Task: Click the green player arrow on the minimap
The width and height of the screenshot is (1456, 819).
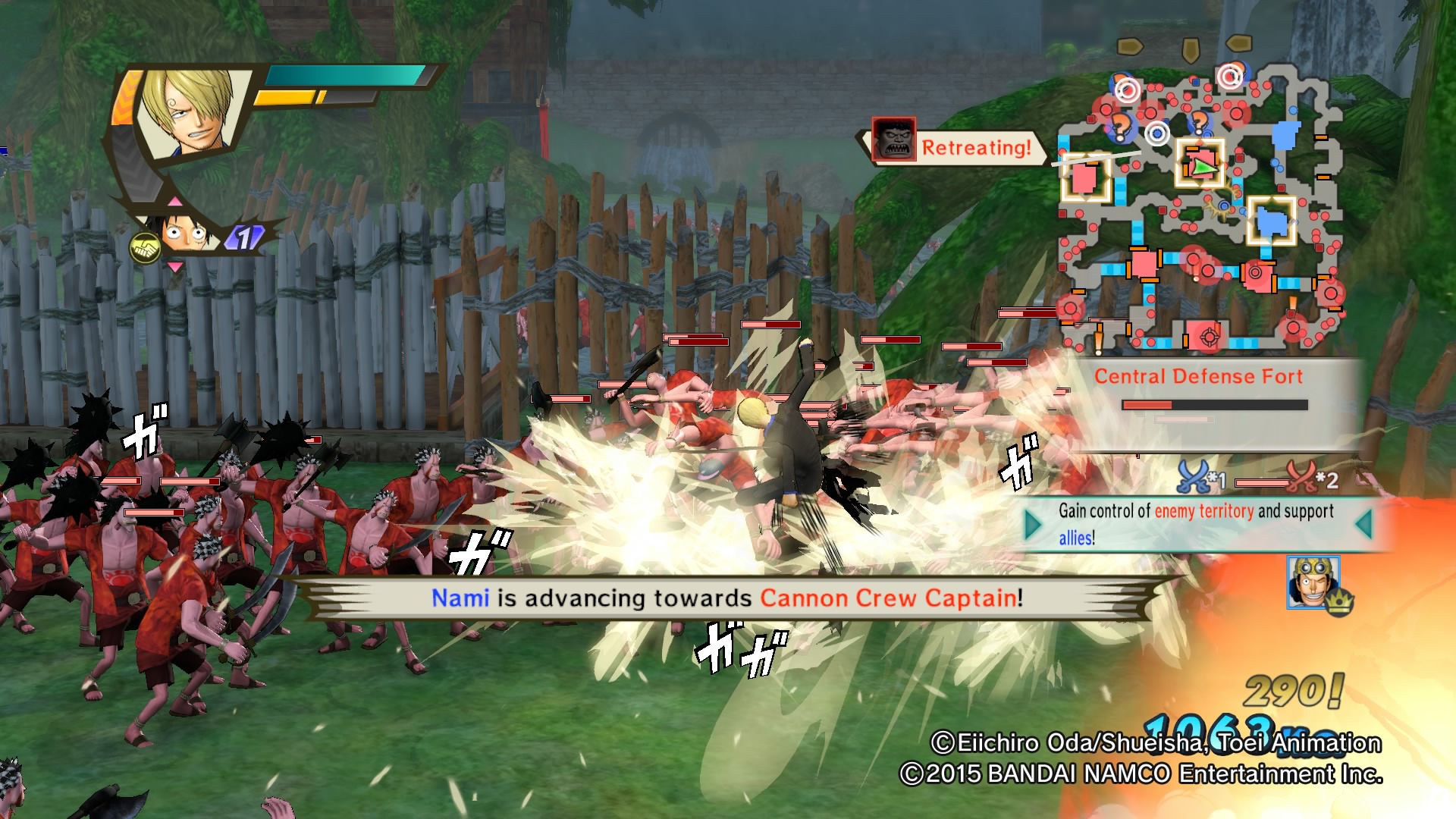Action: 1204,166
